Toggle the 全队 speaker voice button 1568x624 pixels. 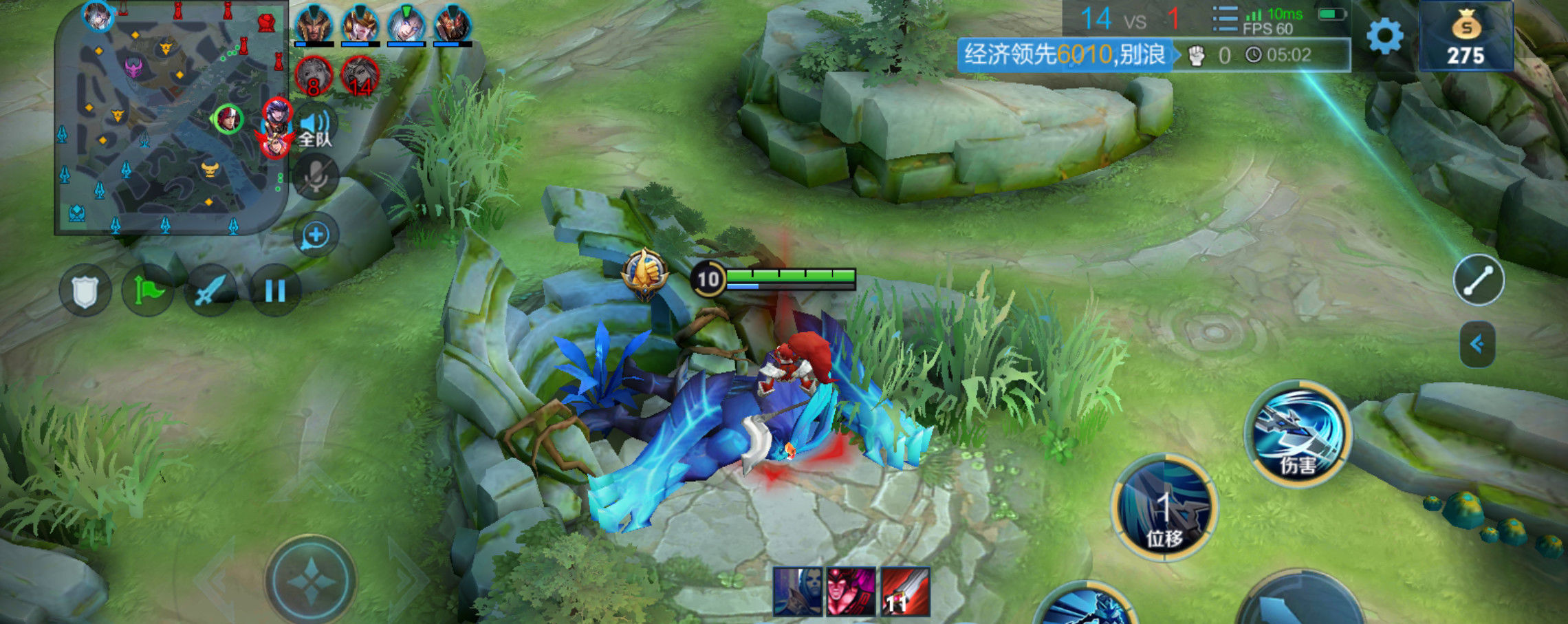point(315,128)
